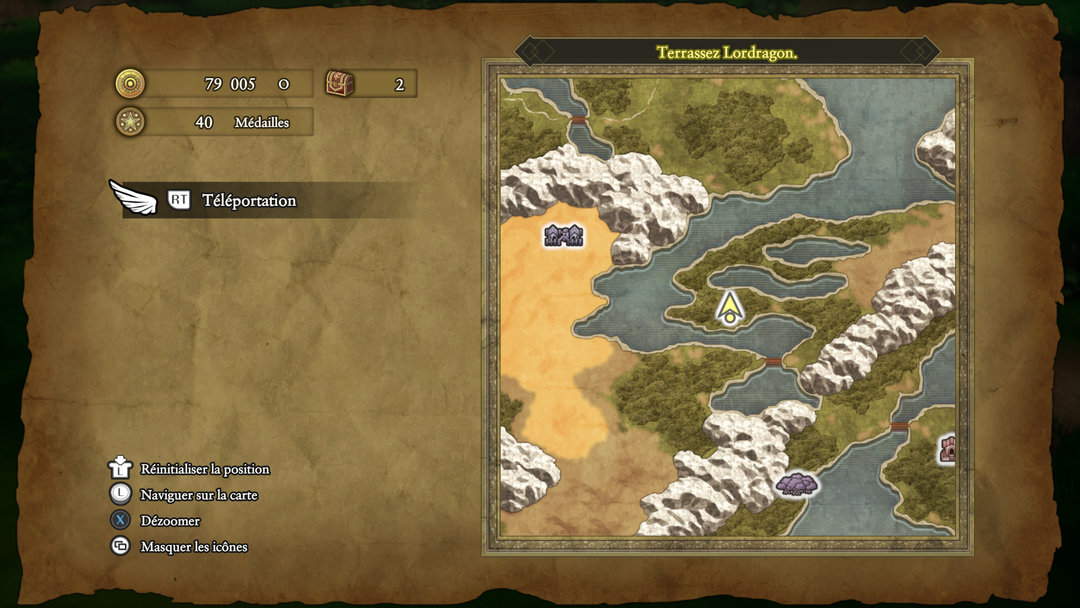Select the Téléportation menu entry
The height and width of the screenshot is (608, 1080).
click(249, 200)
